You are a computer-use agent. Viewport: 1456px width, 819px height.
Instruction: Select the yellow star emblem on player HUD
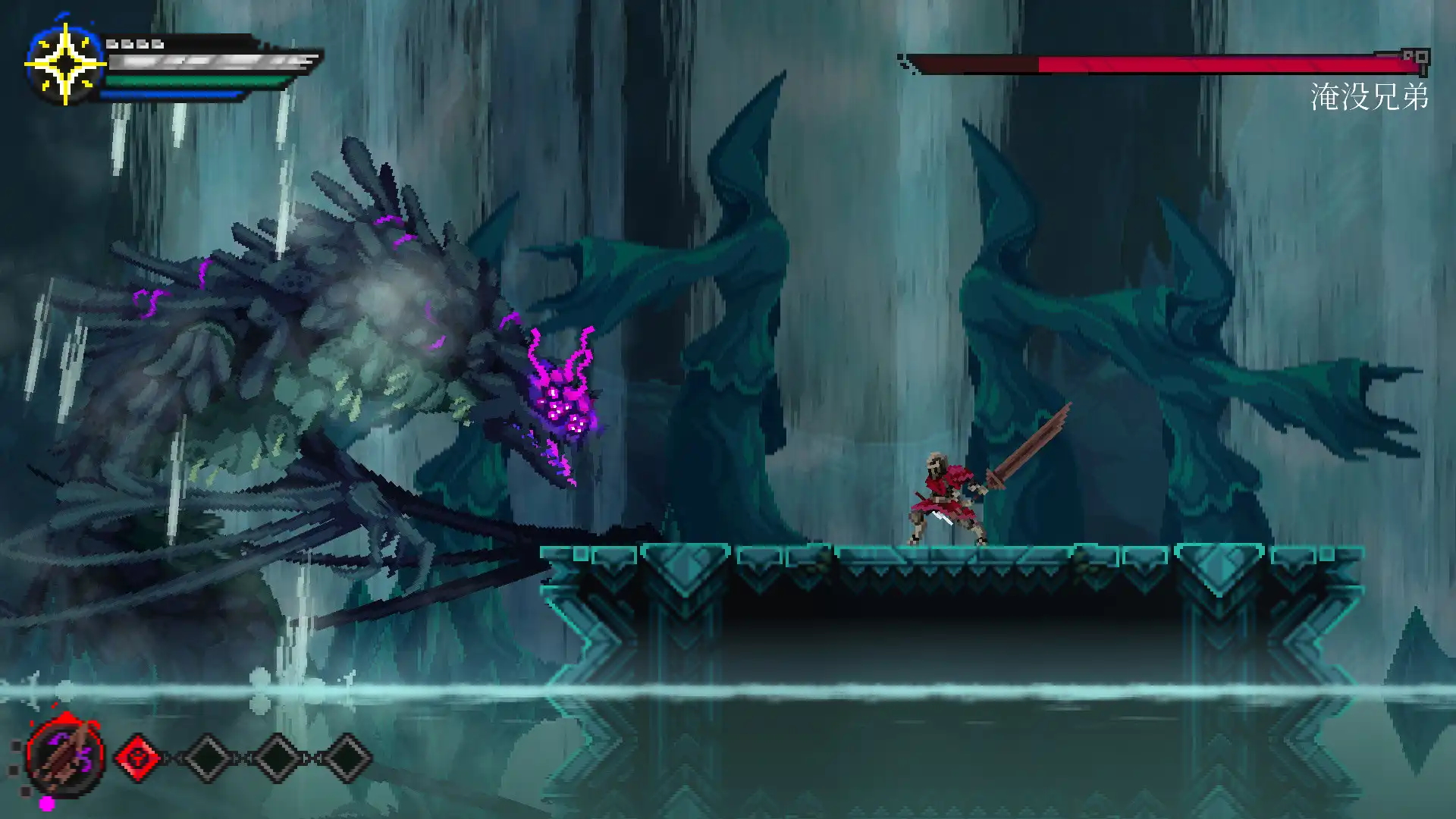click(66, 62)
